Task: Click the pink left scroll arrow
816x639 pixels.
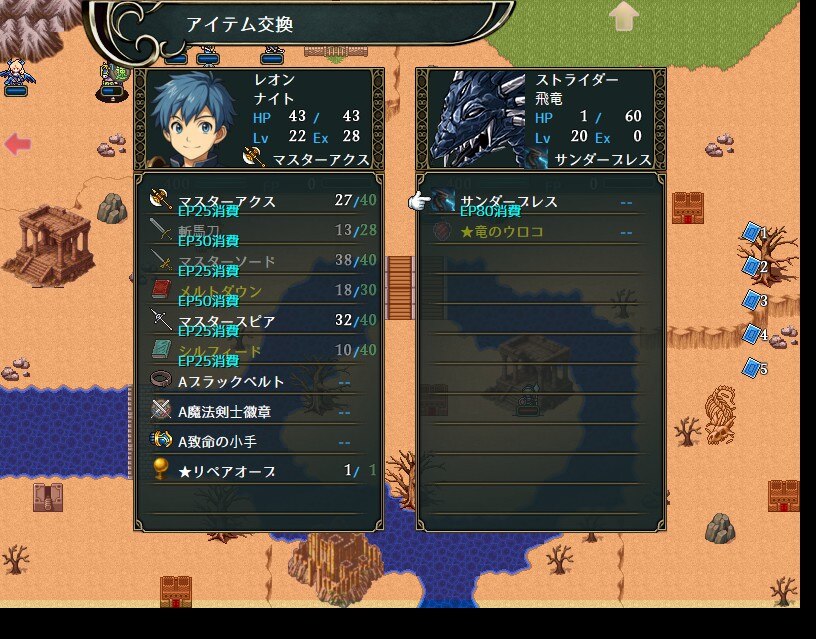Action: coord(18,144)
